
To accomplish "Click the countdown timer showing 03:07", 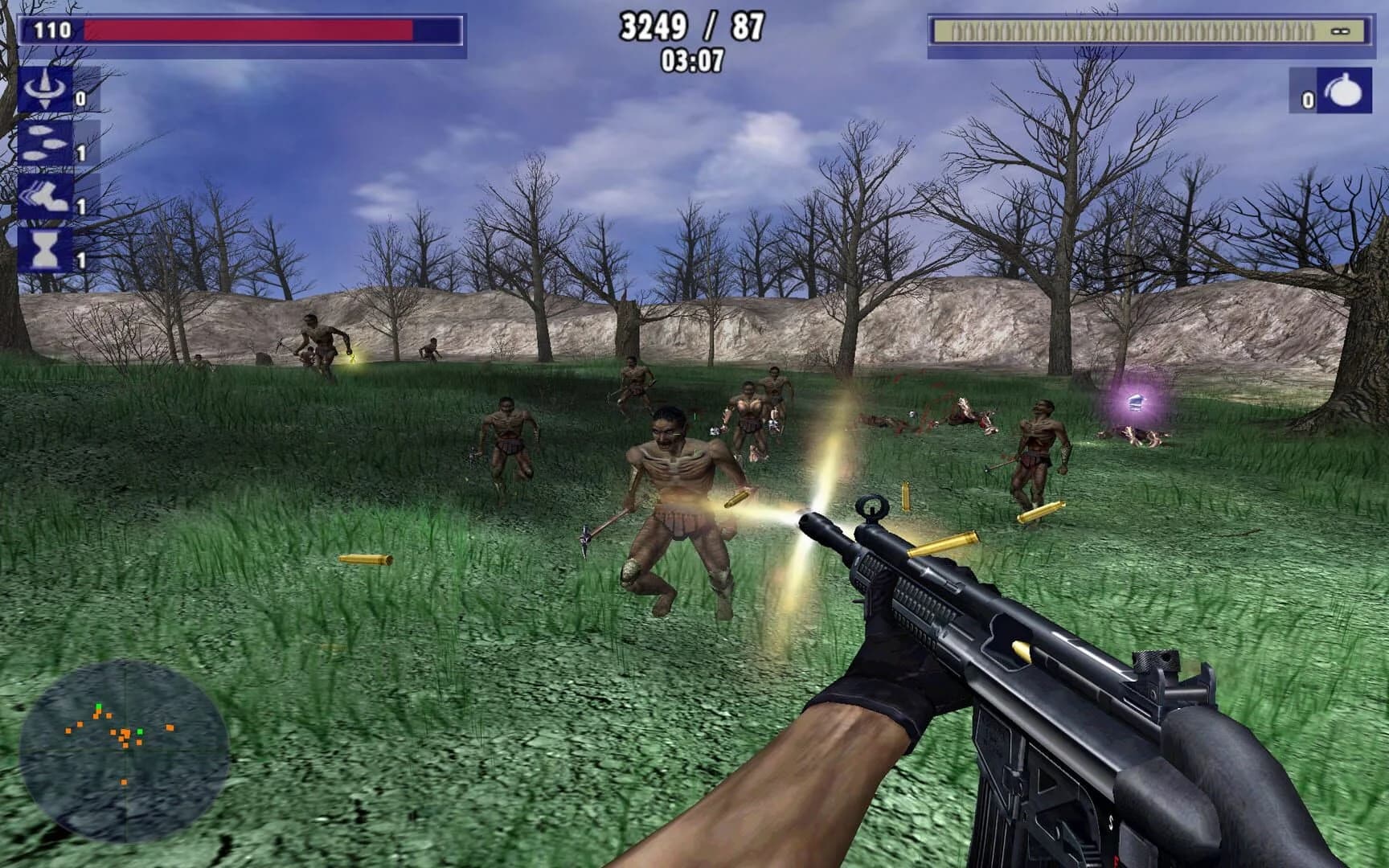I will (693, 60).
